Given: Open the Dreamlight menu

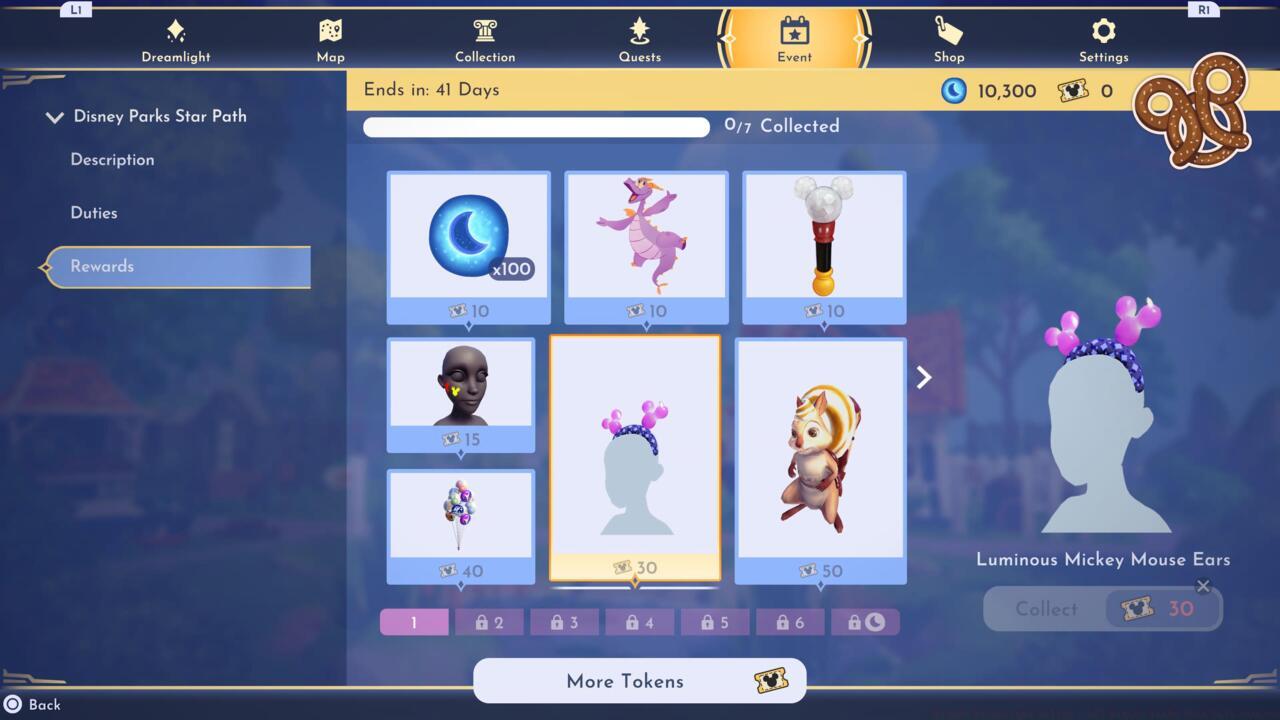Looking at the screenshot, I should coord(176,40).
